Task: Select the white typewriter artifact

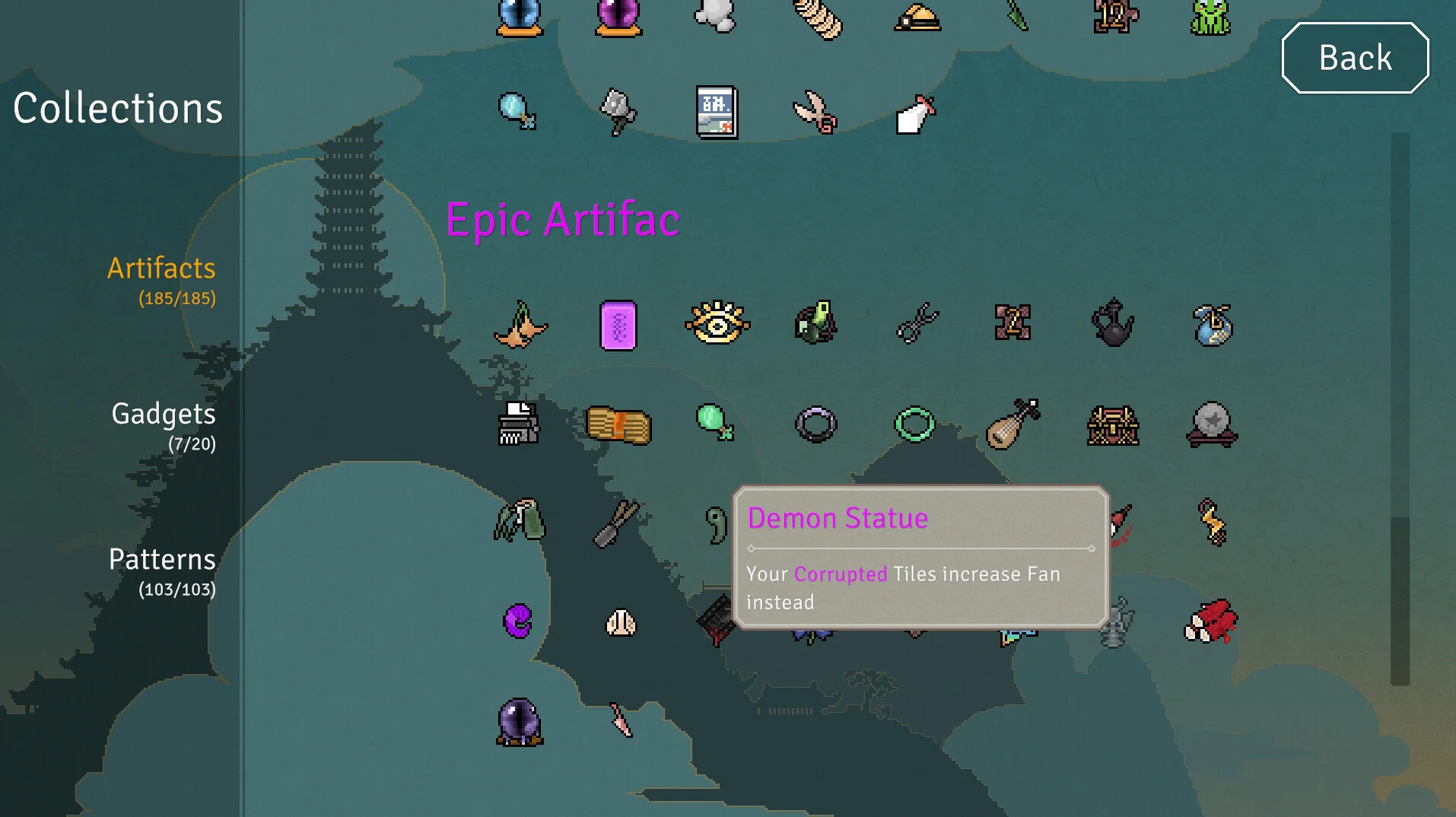Action: click(519, 423)
